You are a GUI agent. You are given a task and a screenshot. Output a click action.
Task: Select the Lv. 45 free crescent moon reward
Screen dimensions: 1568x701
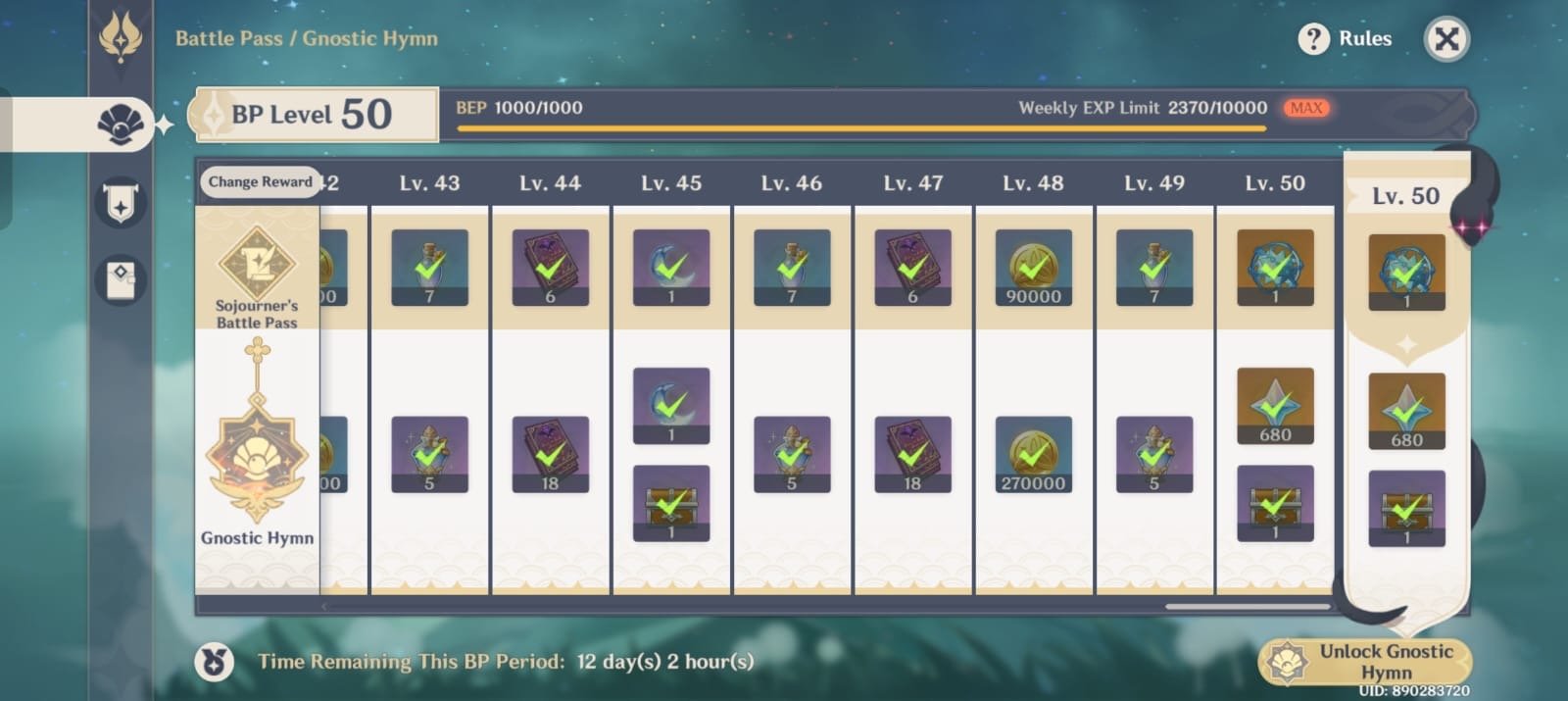point(671,268)
